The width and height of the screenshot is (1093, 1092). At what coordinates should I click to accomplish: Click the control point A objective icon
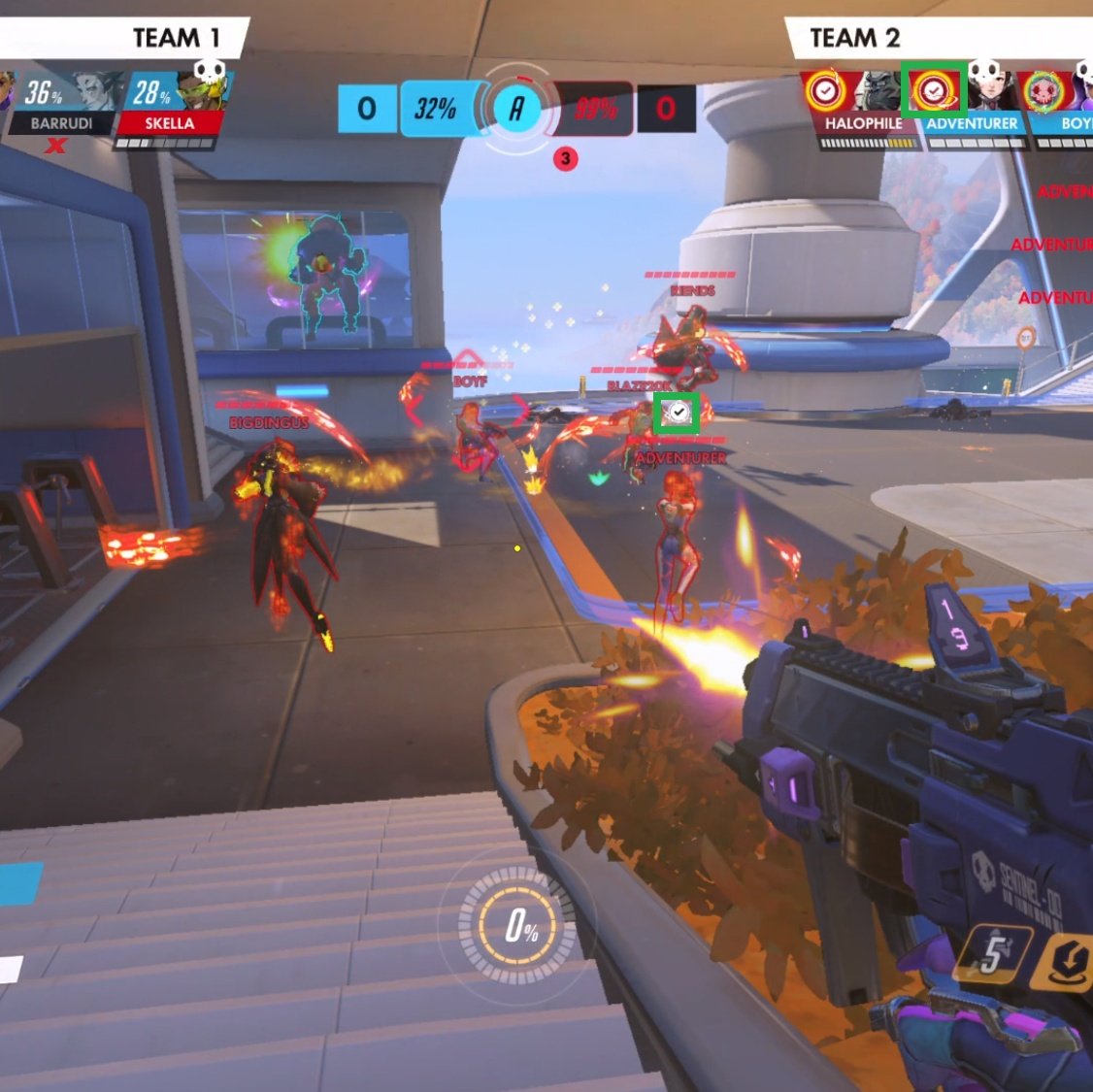click(x=516, y=108)
